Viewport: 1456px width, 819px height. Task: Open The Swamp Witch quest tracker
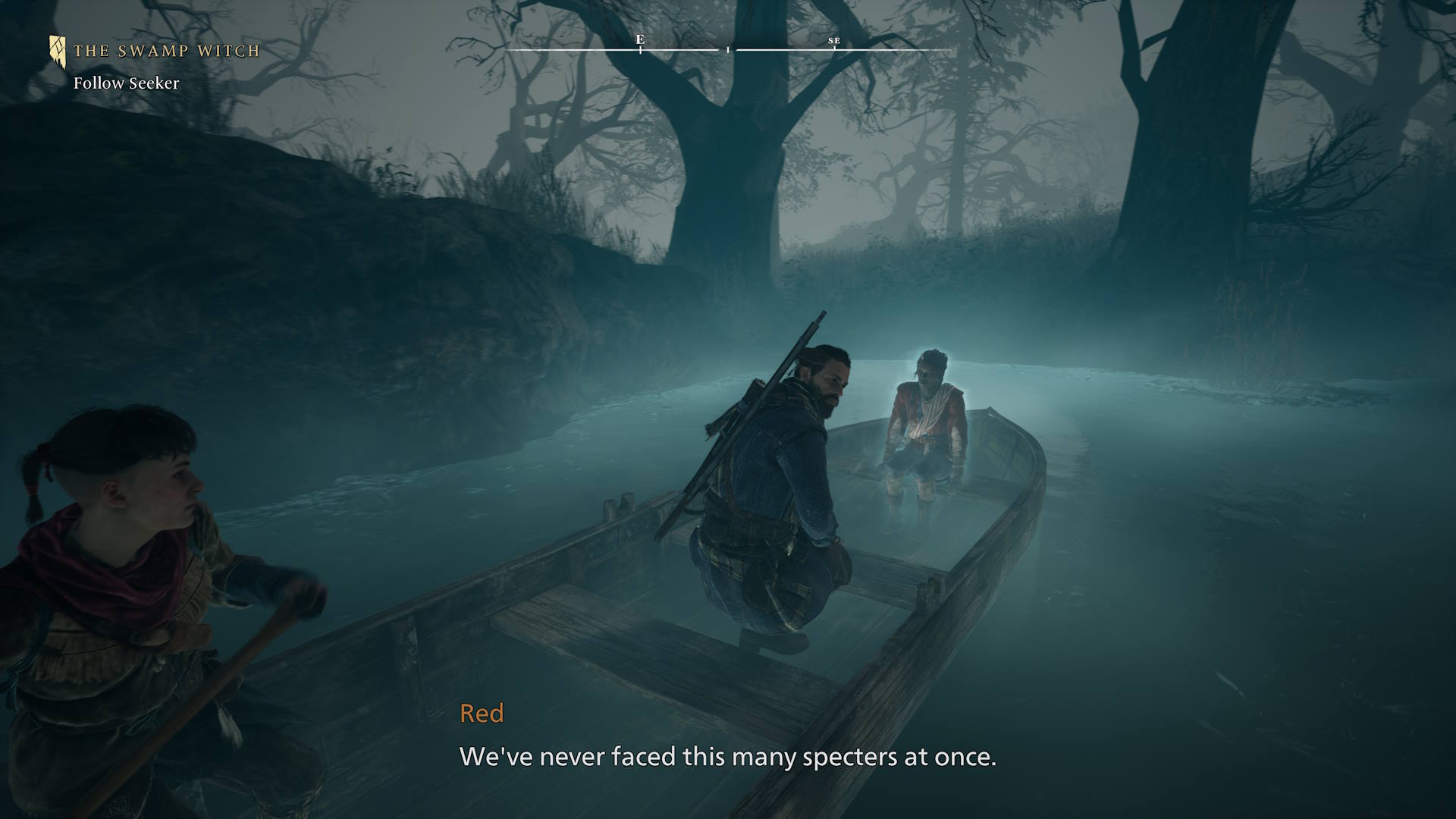click(166, 52)
